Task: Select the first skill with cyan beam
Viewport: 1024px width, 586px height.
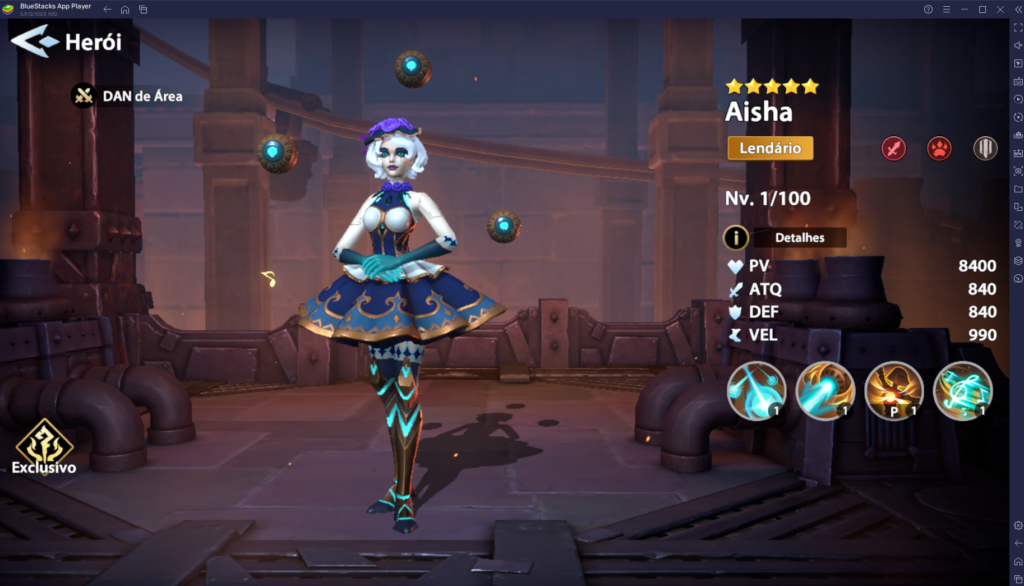Action: (756, 390)
